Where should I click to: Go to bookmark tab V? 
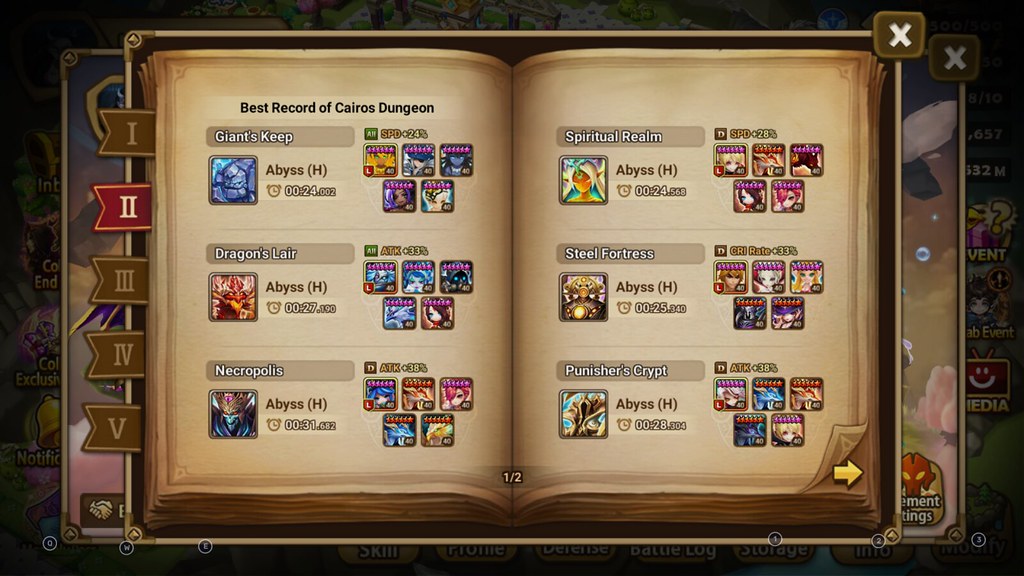click(118, 428)
